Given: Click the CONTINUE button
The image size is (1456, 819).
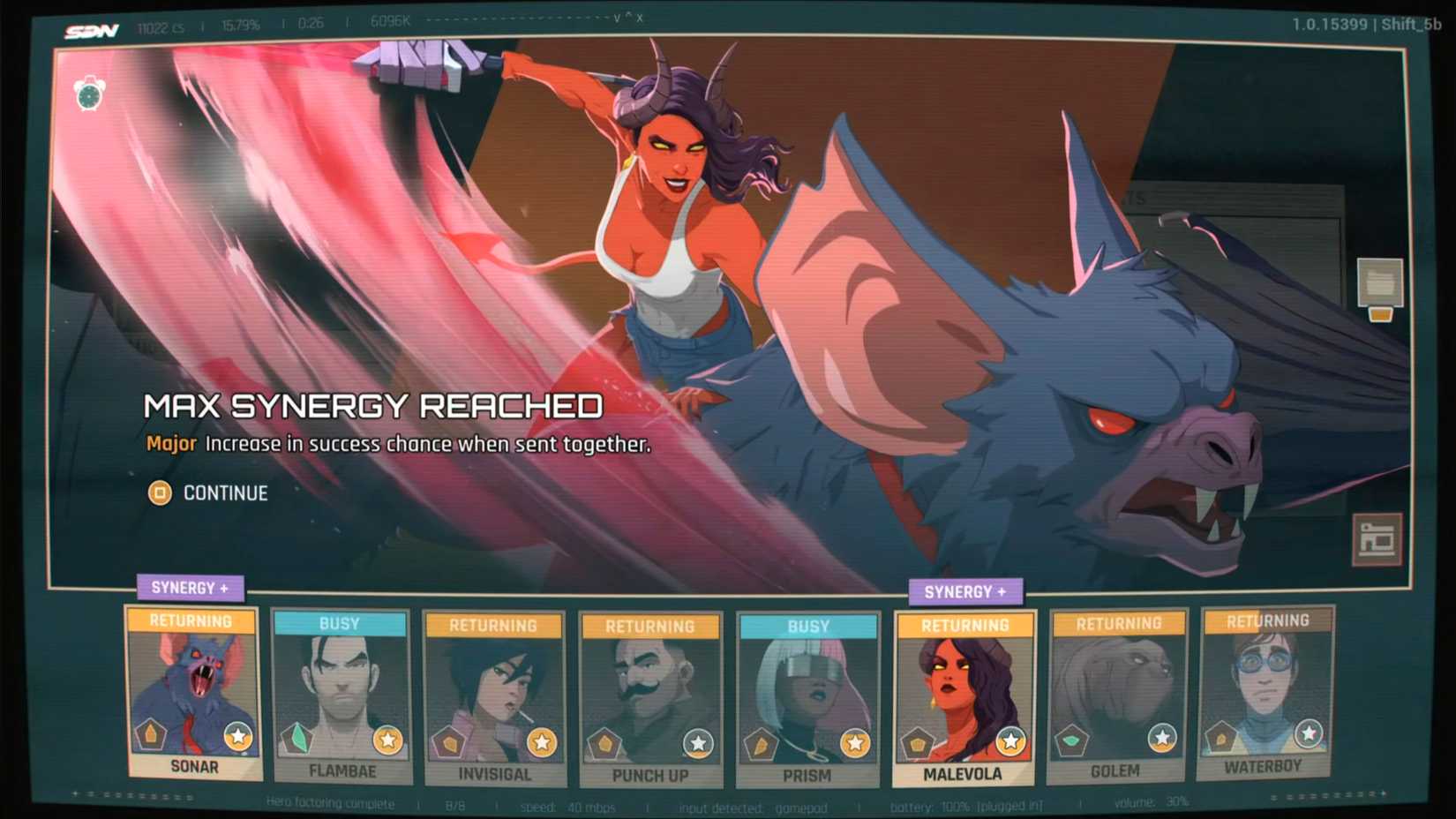Looking at the screenshot, I should pos(211,493).
